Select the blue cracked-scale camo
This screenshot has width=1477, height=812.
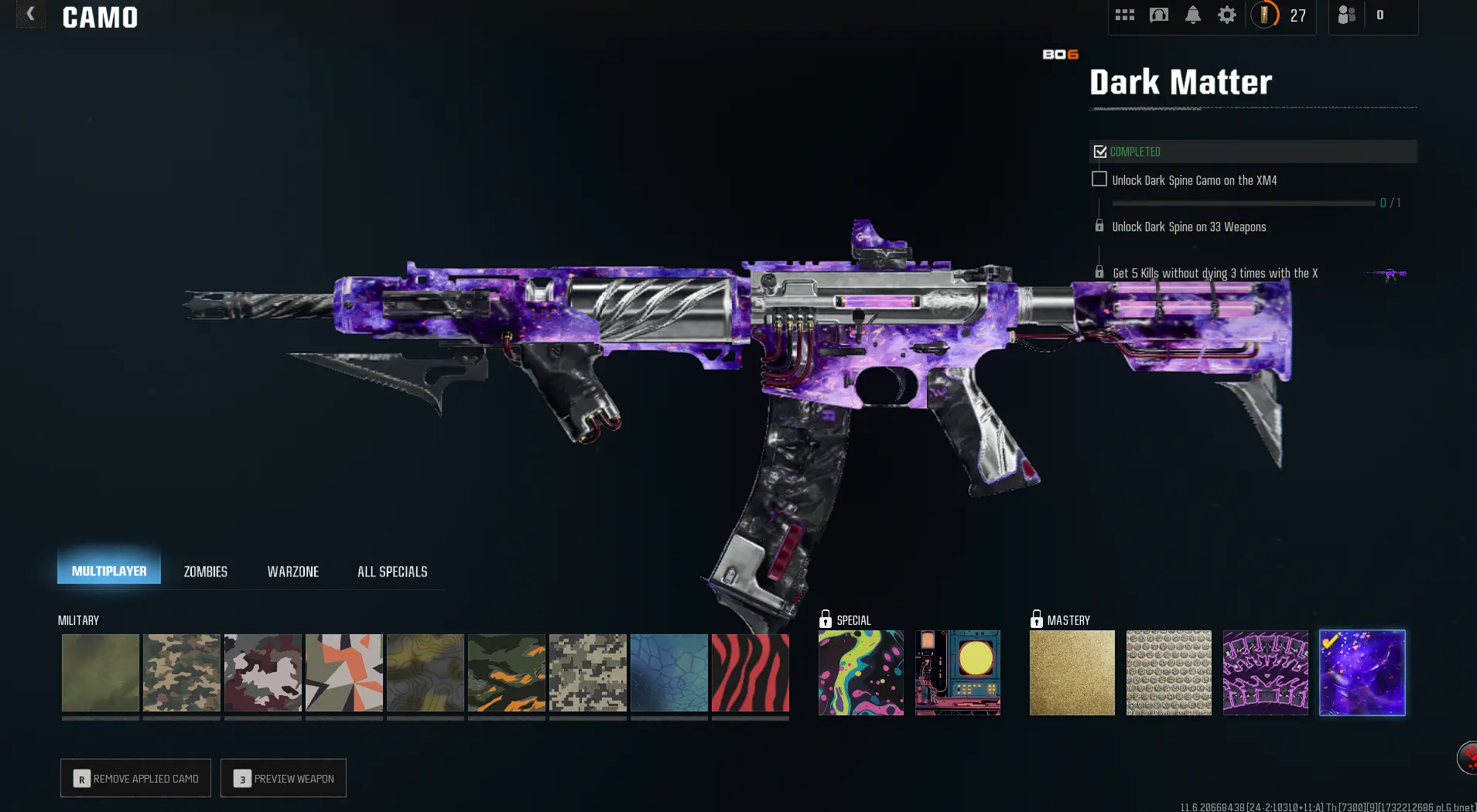(x=669, y=673)
